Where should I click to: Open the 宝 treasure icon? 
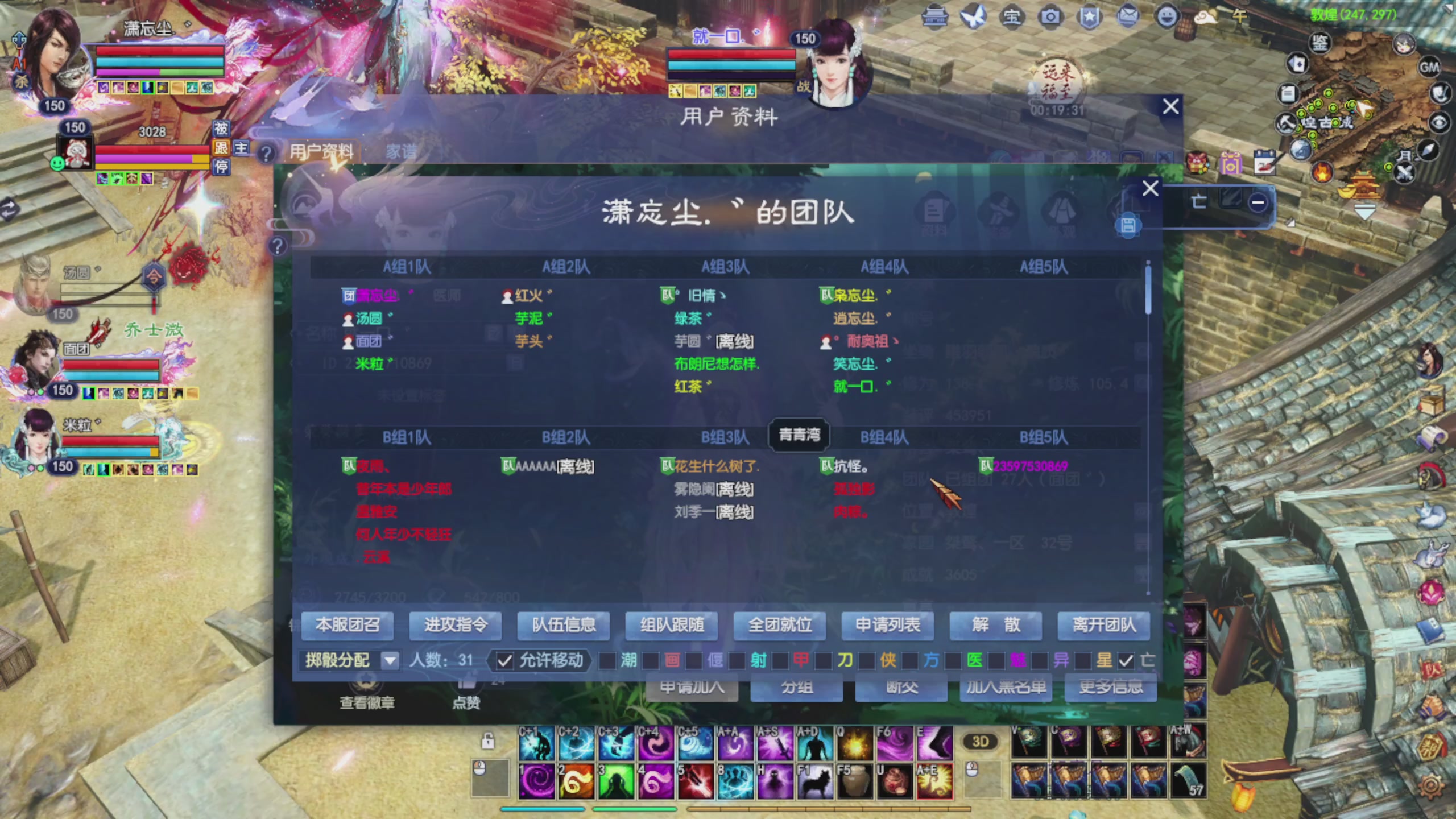1012,16
